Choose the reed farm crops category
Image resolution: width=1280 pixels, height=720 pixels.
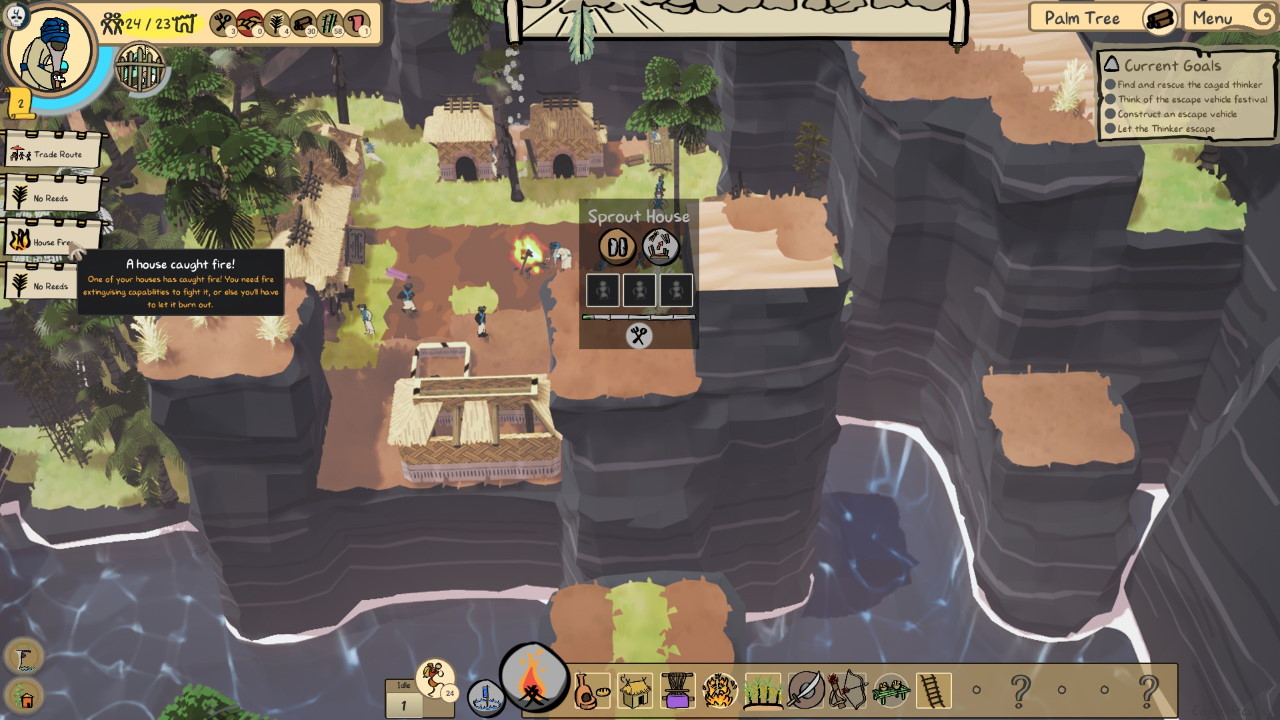(762, 690)
